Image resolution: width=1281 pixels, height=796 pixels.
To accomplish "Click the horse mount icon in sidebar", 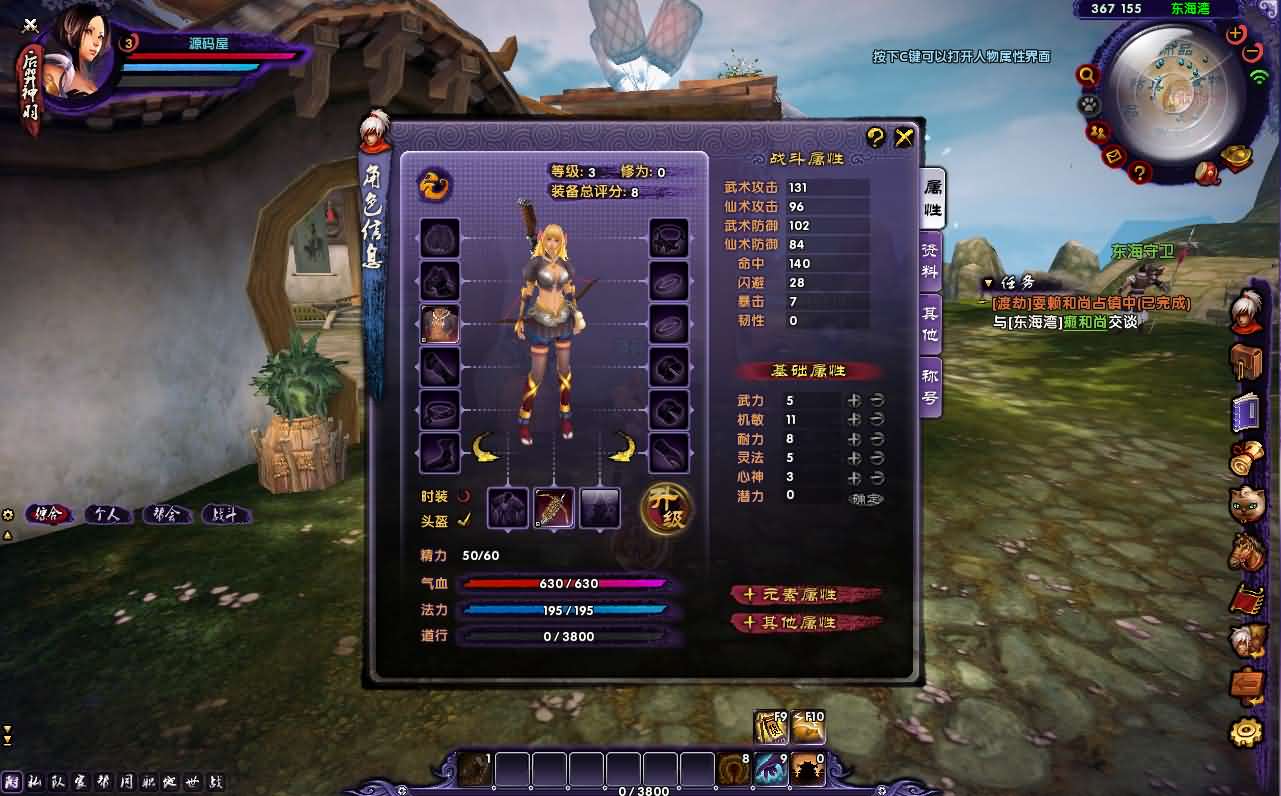I will (1246, 549).
